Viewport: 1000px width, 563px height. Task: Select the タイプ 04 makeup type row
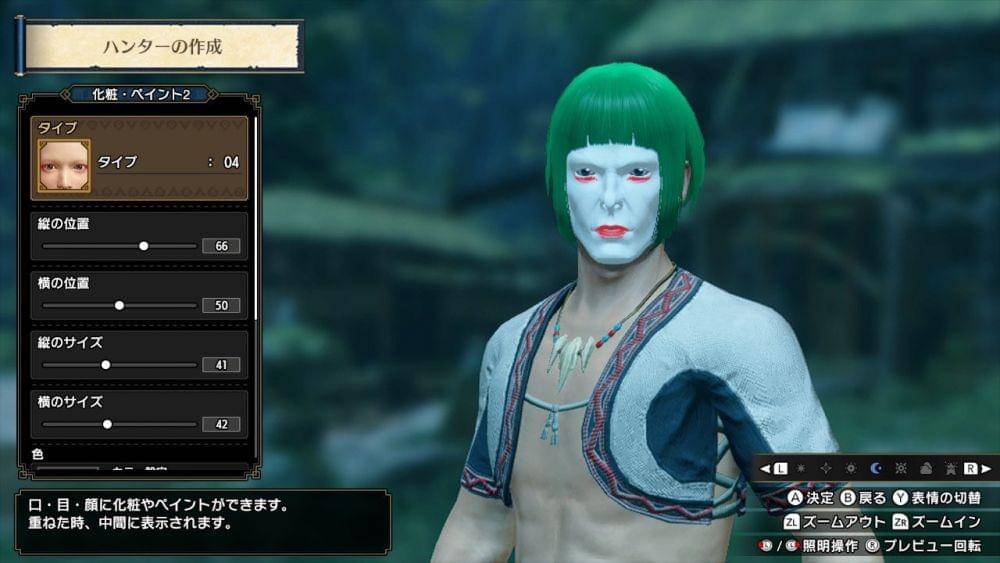(167, 161)
